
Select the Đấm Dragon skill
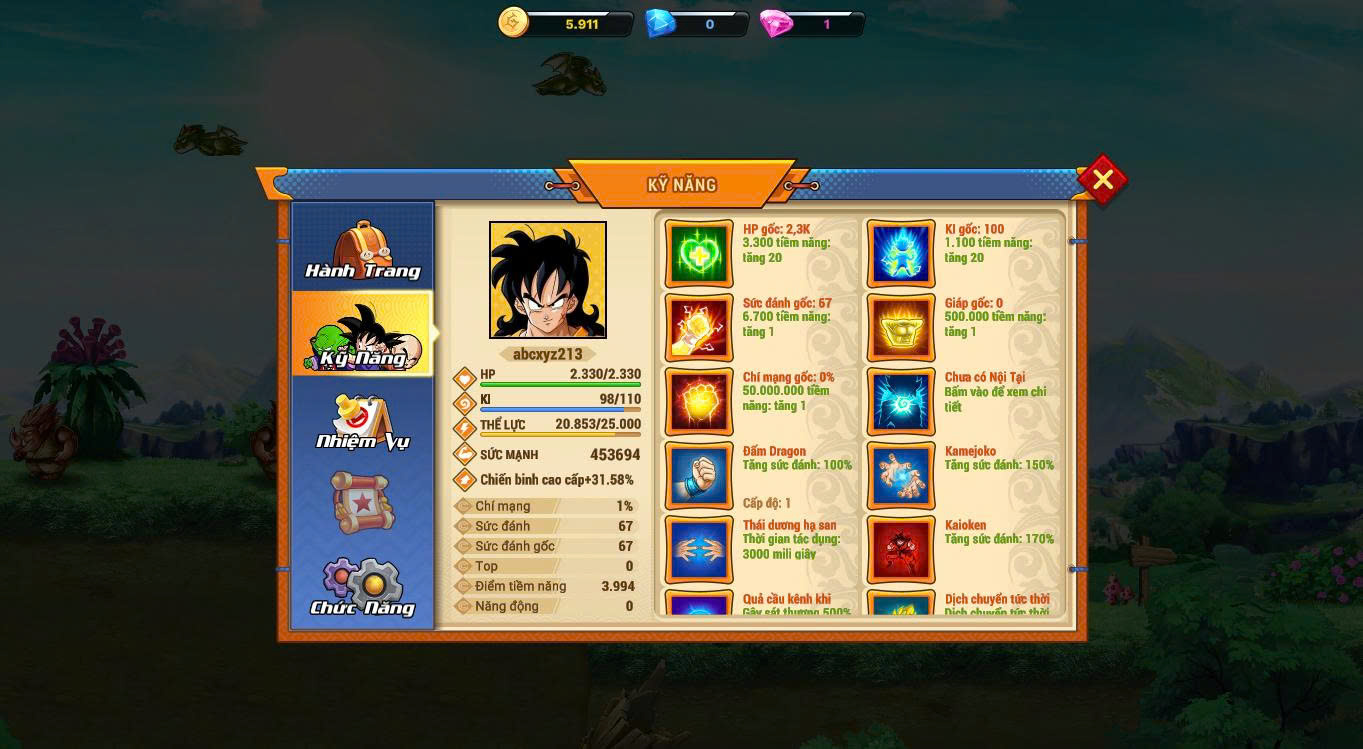click(x=699, y=476)
